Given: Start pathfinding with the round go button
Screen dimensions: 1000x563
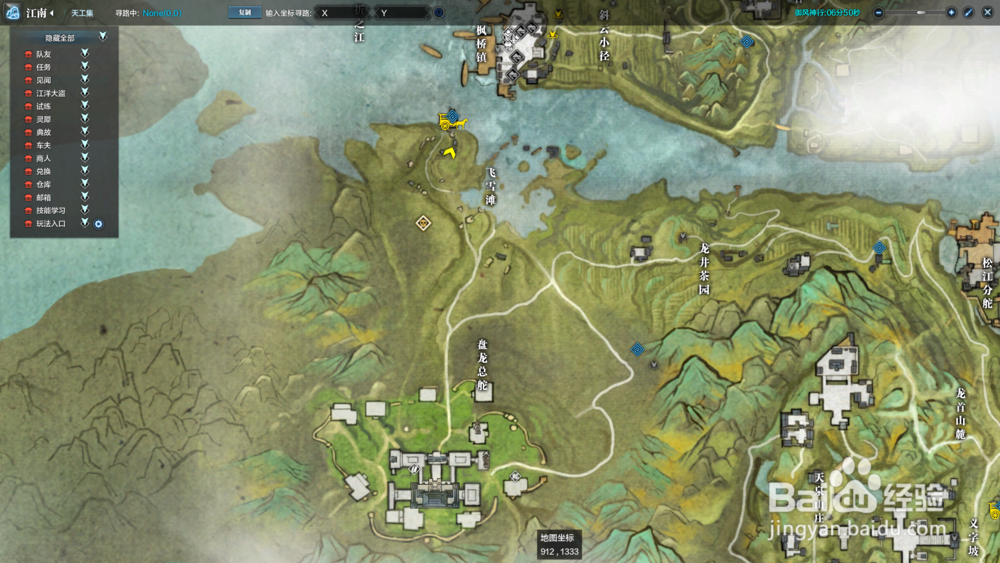Looking at the screenshot, I should coord(439,13).
